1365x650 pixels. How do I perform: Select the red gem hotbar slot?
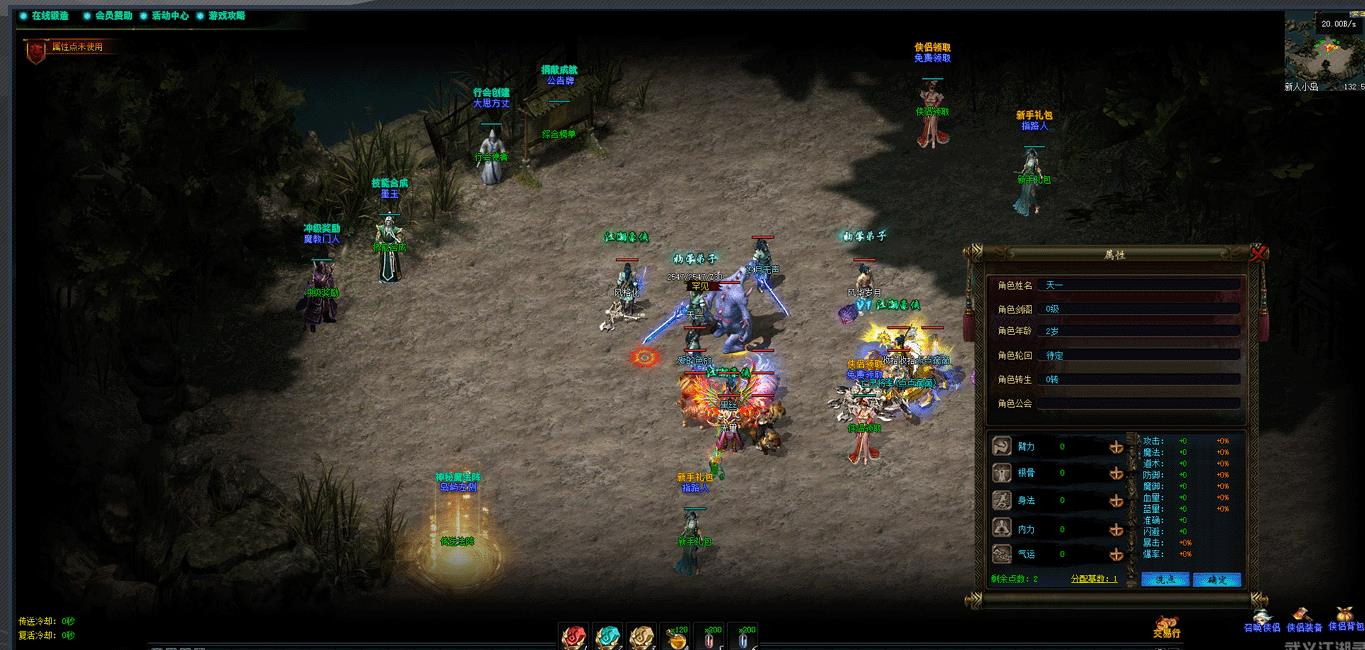[574, 637]
